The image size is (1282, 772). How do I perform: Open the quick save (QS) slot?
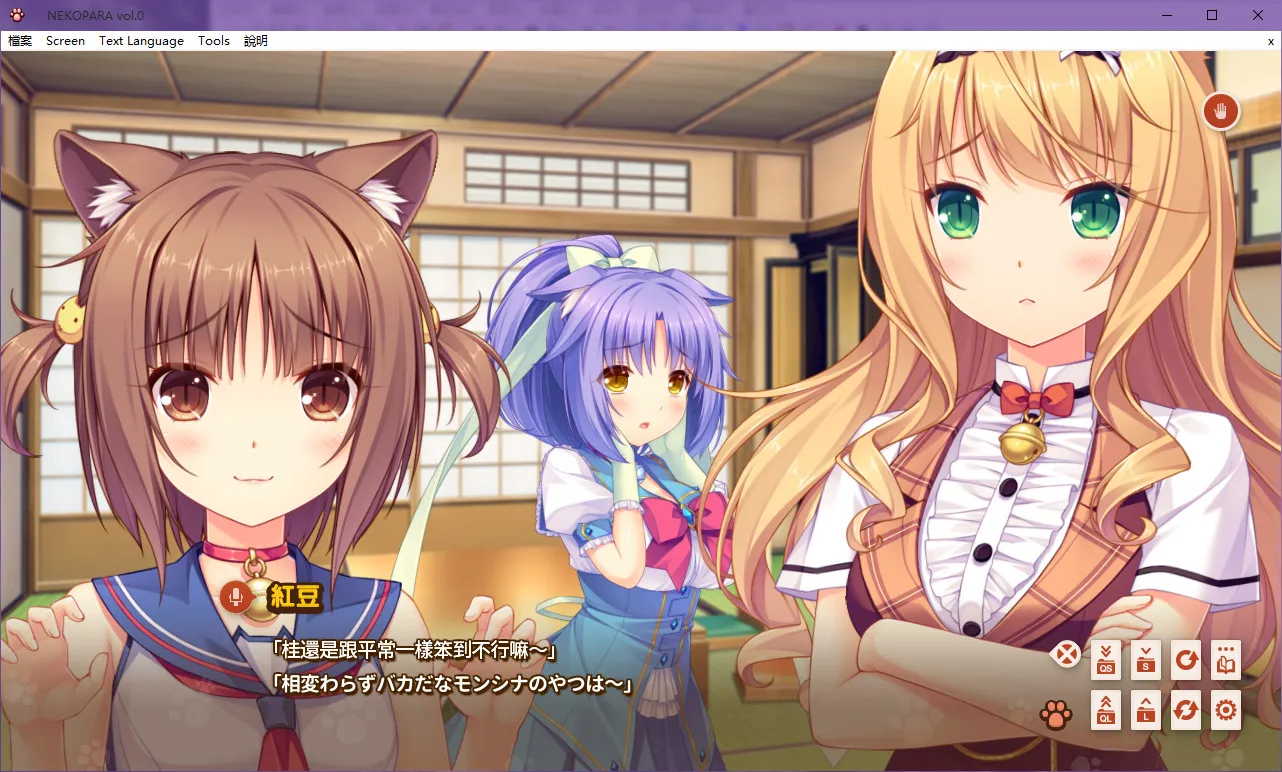[1105, 660]
